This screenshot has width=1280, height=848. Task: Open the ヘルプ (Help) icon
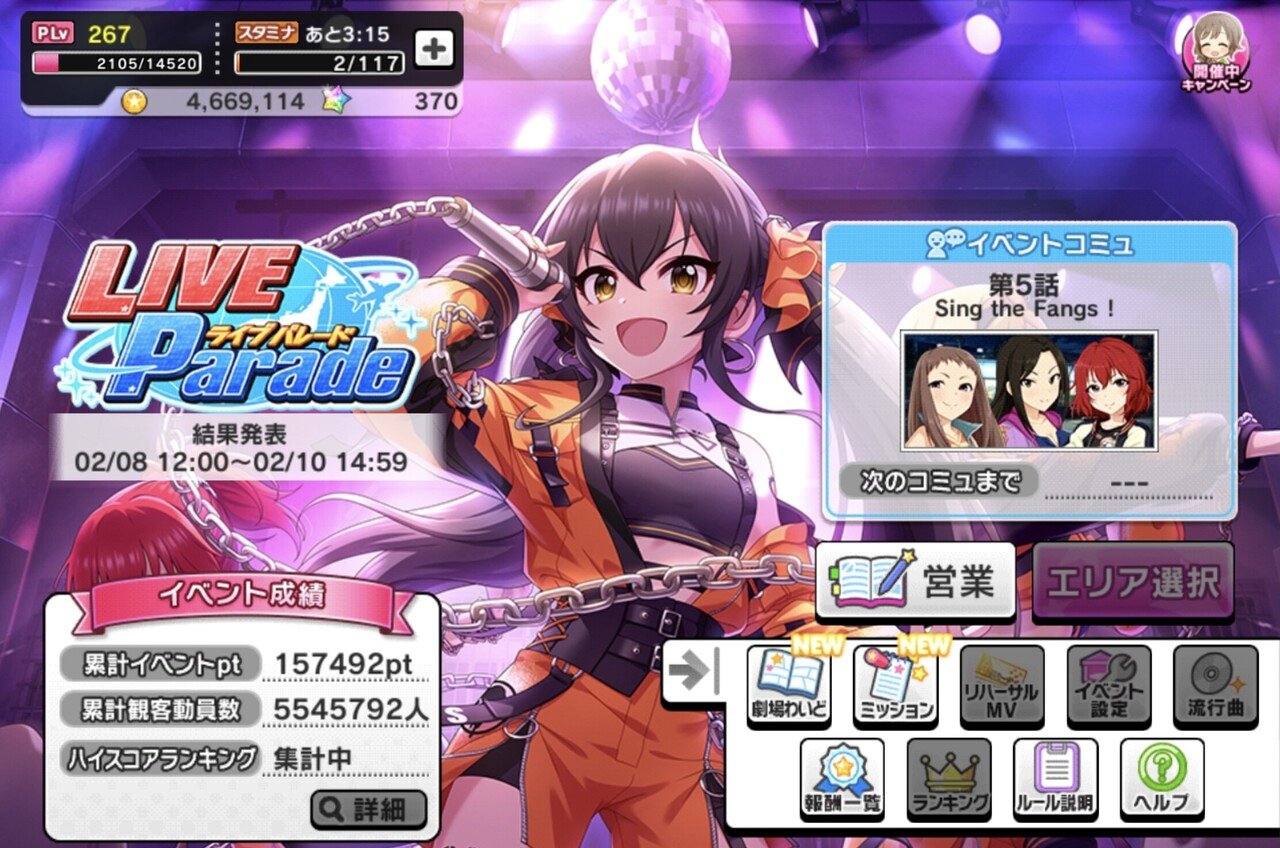(1163, 775)
